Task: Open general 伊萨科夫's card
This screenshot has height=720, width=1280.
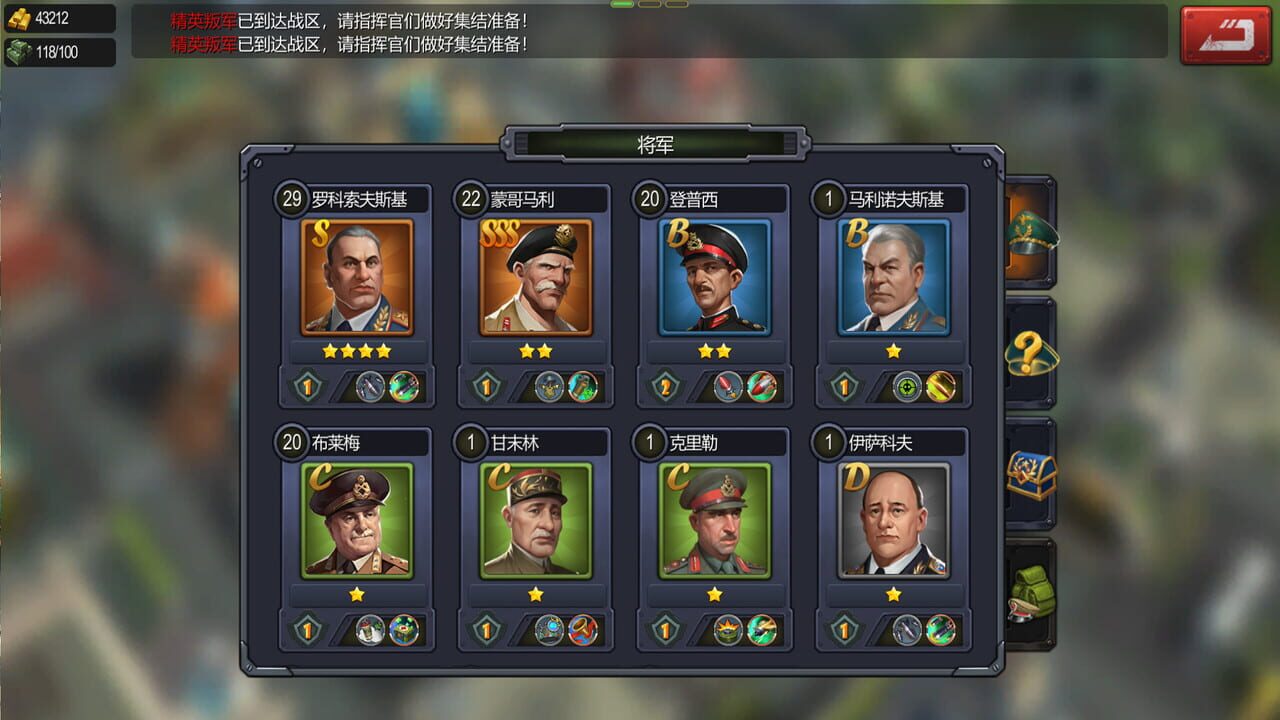Action: 893,523
